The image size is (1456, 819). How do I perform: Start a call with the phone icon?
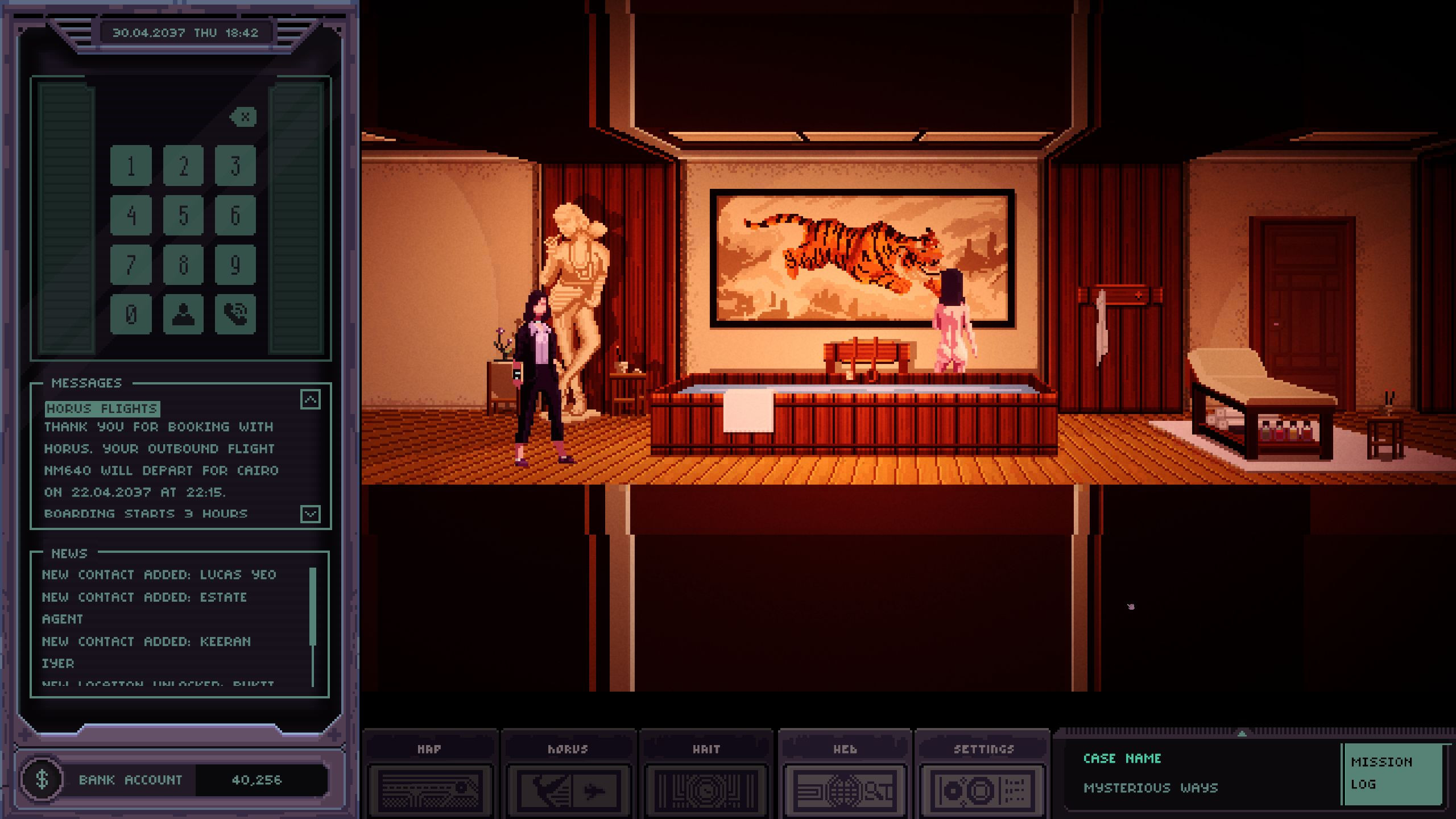[x=235, y=314]
